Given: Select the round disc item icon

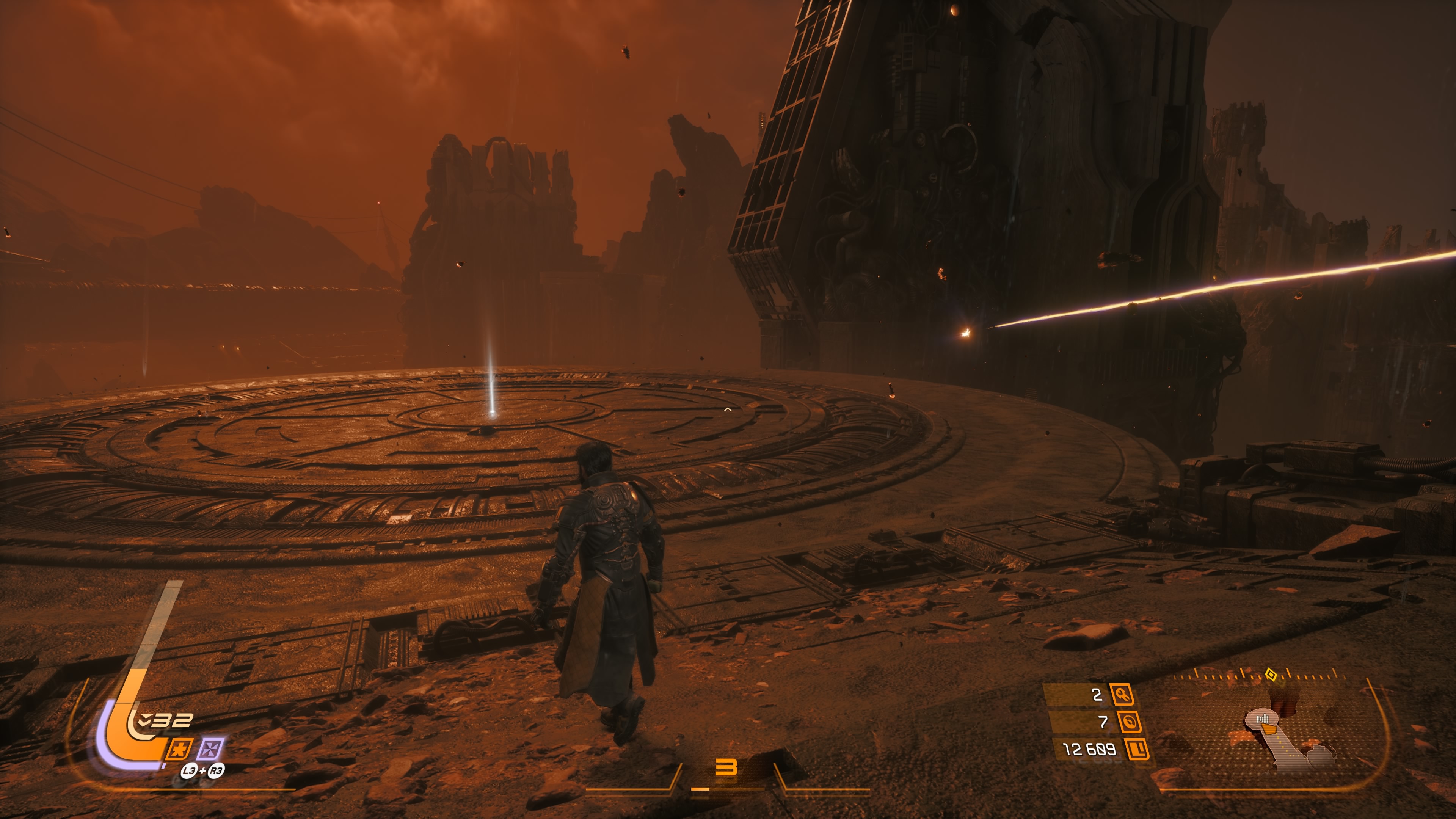Looking at the screenshot, I should click(1129, 722).
